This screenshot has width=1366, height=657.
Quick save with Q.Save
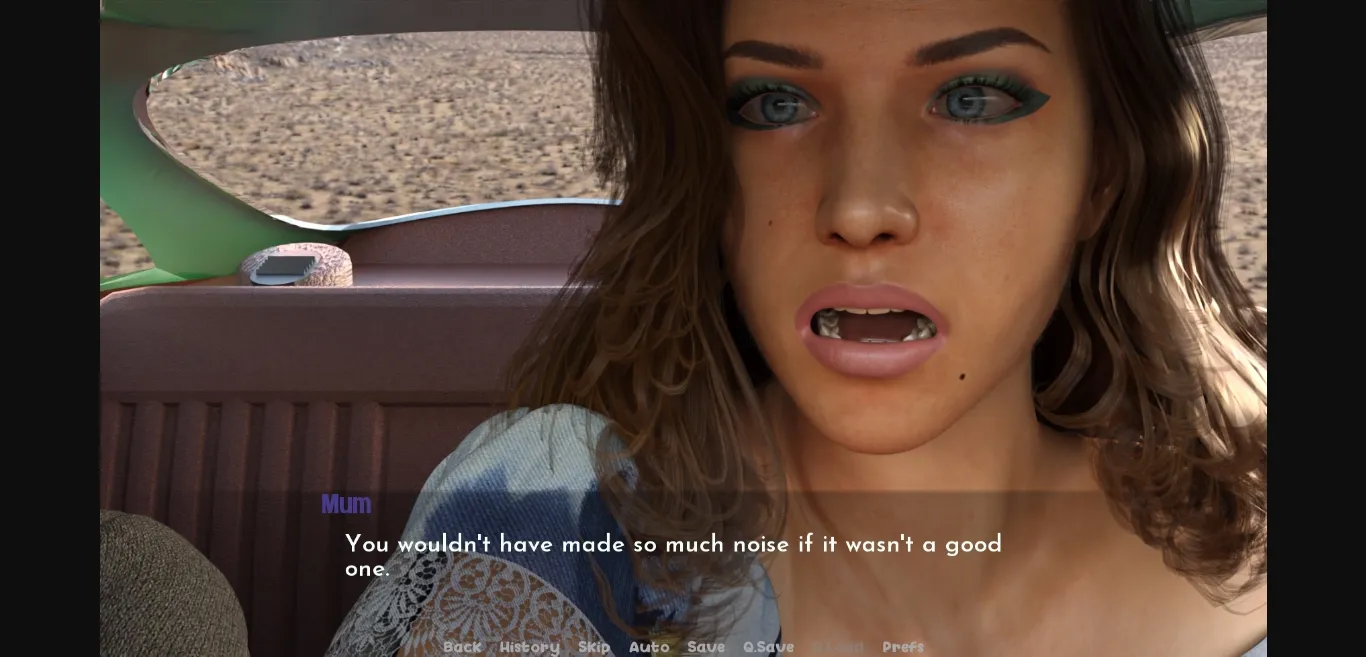768,647
